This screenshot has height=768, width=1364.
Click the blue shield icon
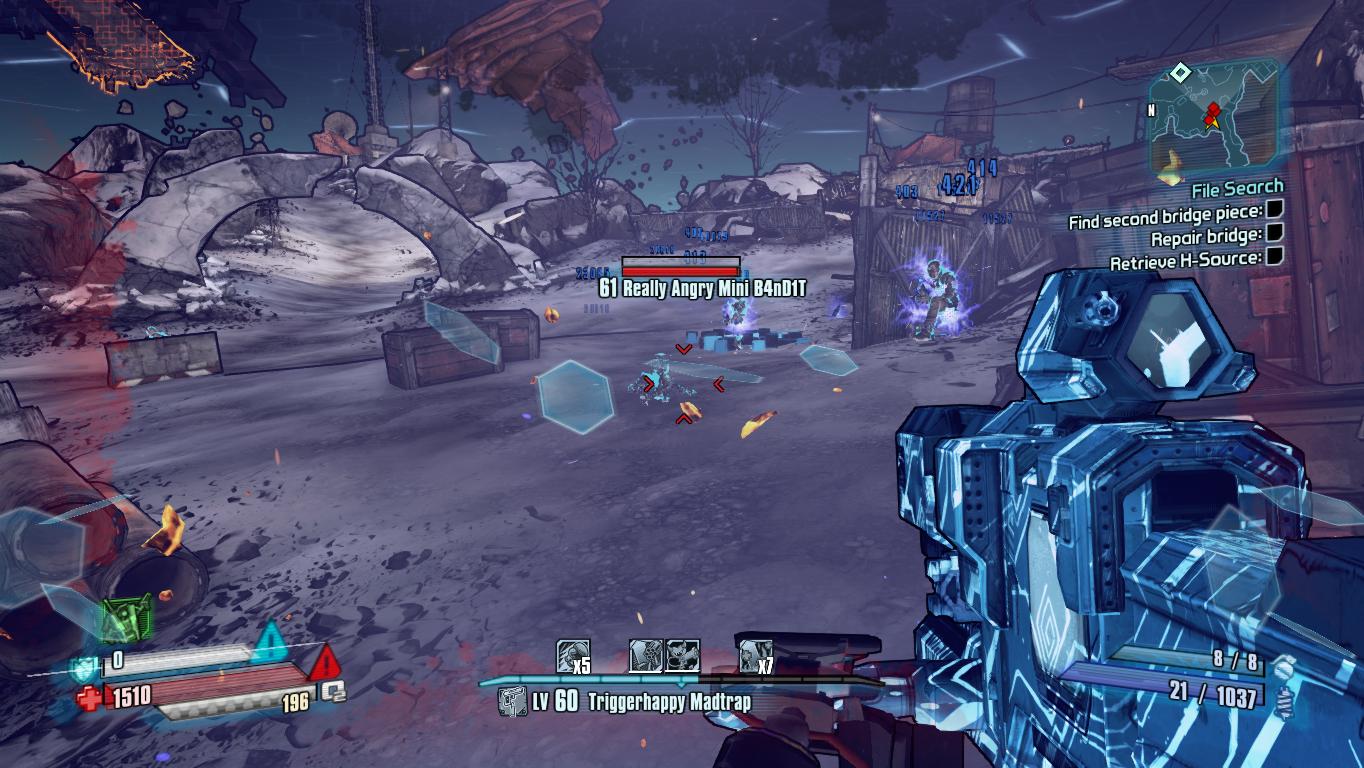click(x=84, y=667)
